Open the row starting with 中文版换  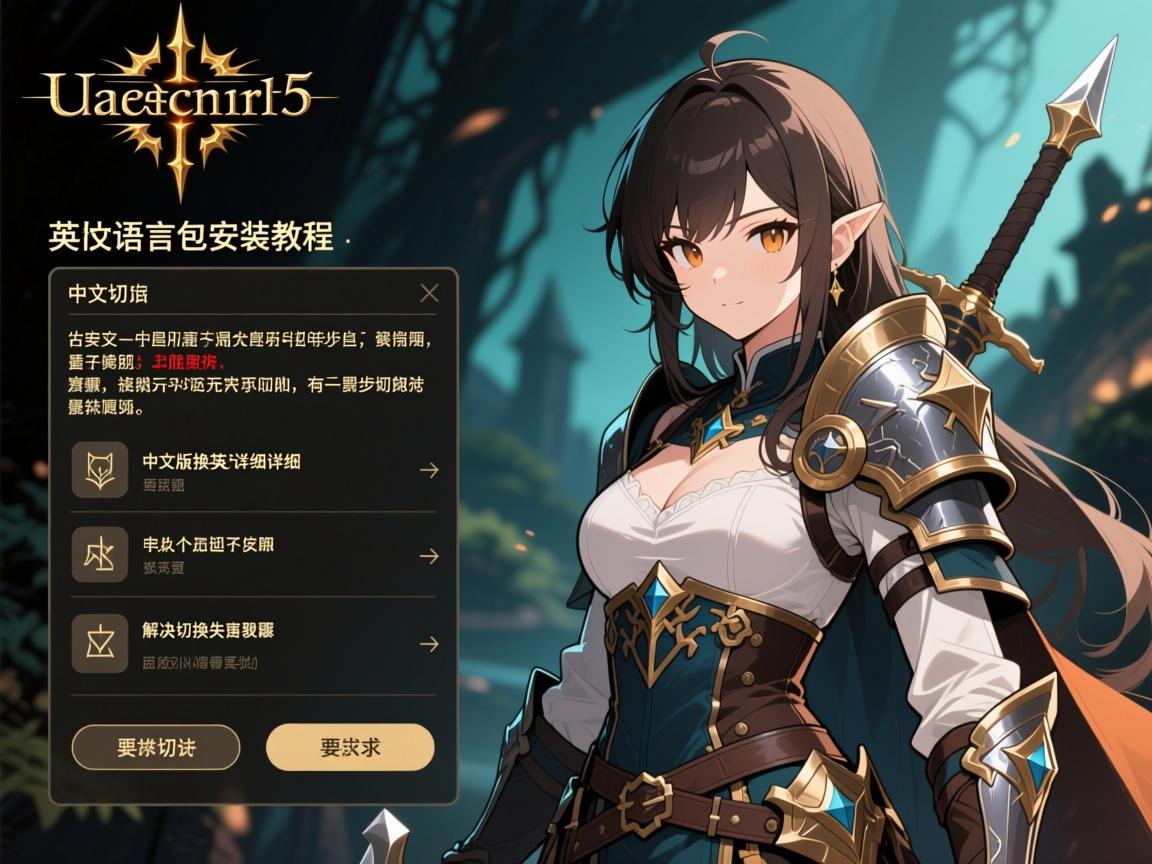(x=254, y=470)
